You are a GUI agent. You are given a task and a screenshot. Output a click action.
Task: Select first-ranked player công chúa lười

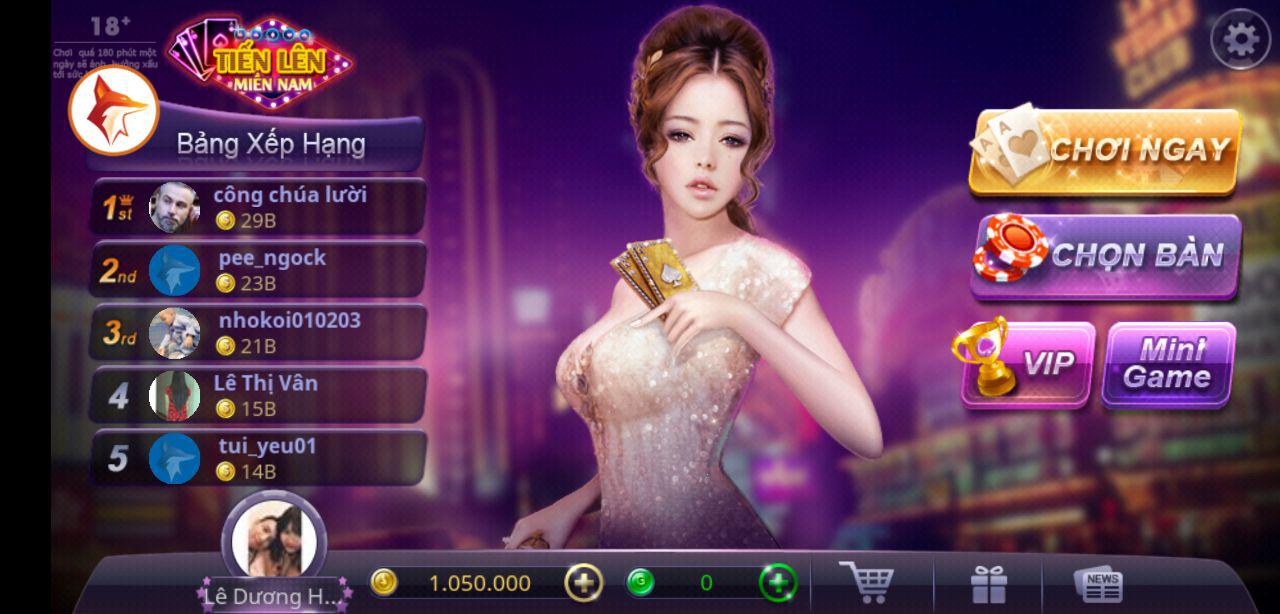tap(260, 207)
